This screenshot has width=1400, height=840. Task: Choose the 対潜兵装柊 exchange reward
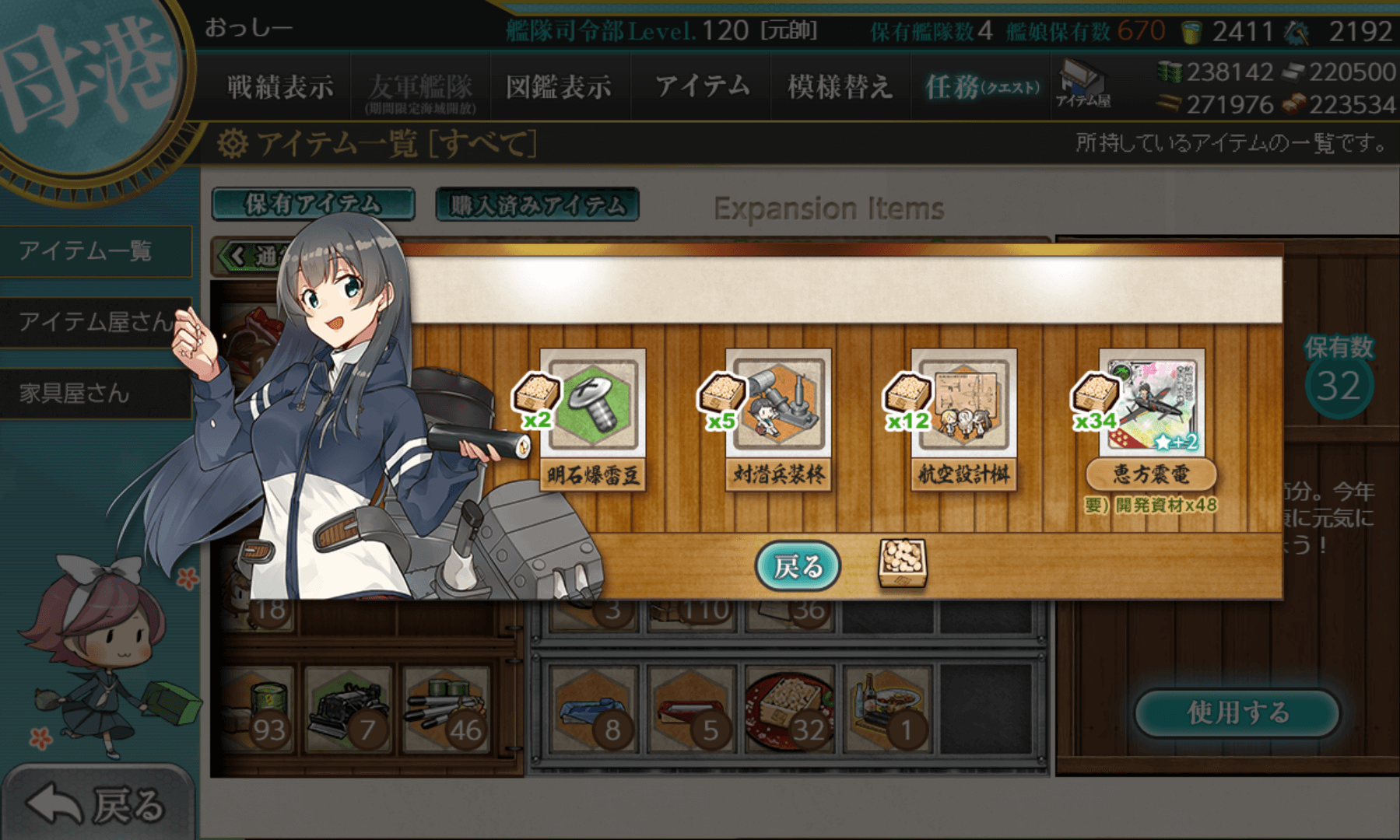click(778, 418)
